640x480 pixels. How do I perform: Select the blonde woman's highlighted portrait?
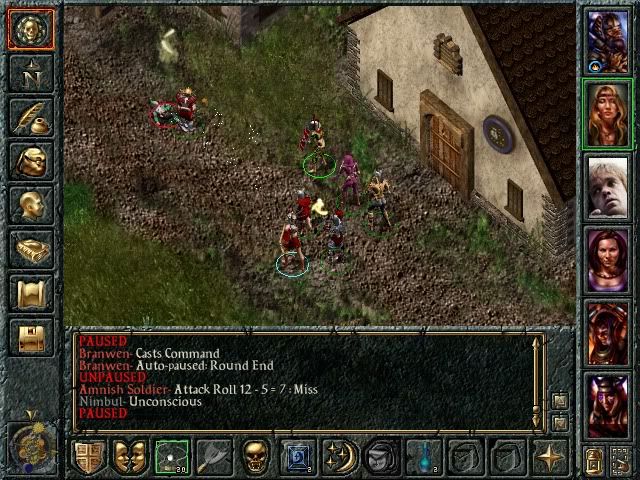point(609,114)
